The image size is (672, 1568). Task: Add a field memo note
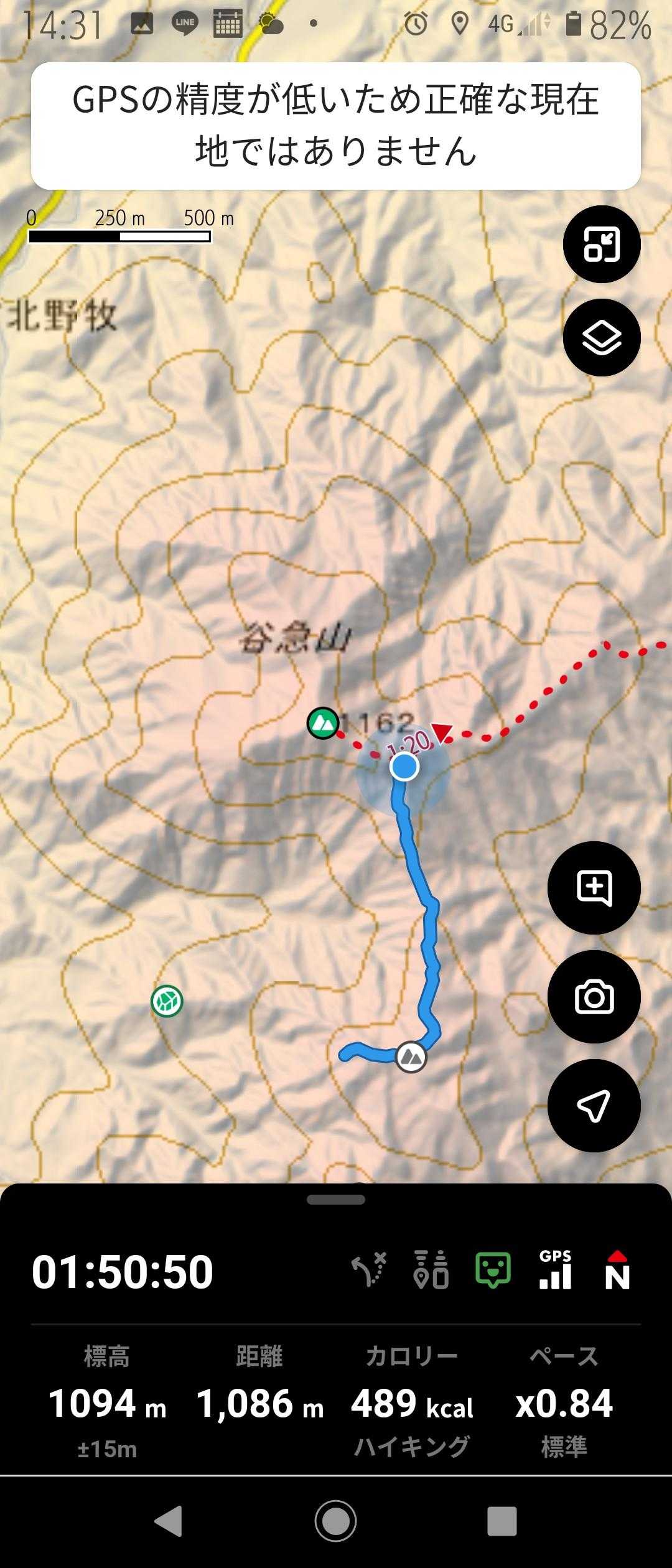point(594,888)
